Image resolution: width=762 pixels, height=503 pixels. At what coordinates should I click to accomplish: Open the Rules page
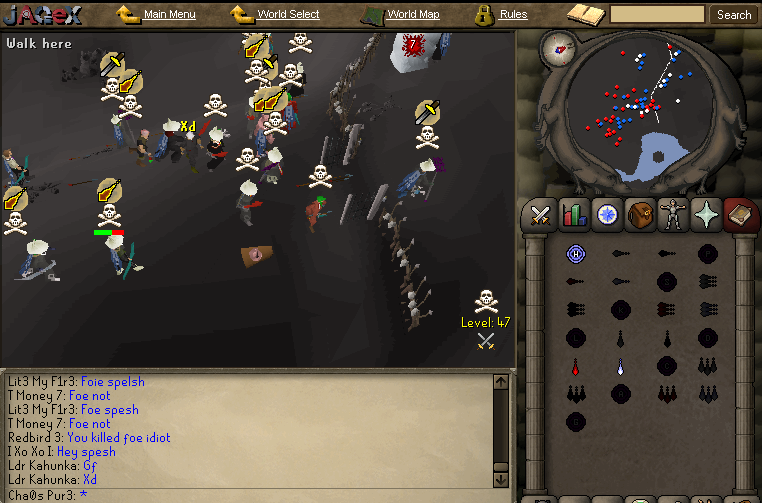click(x=513, y=15)
